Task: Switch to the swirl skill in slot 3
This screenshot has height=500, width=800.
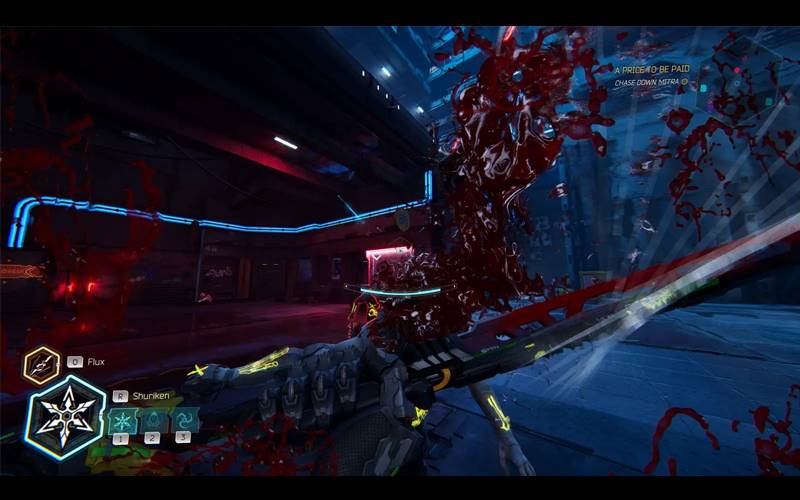Action: click(183, 420)
